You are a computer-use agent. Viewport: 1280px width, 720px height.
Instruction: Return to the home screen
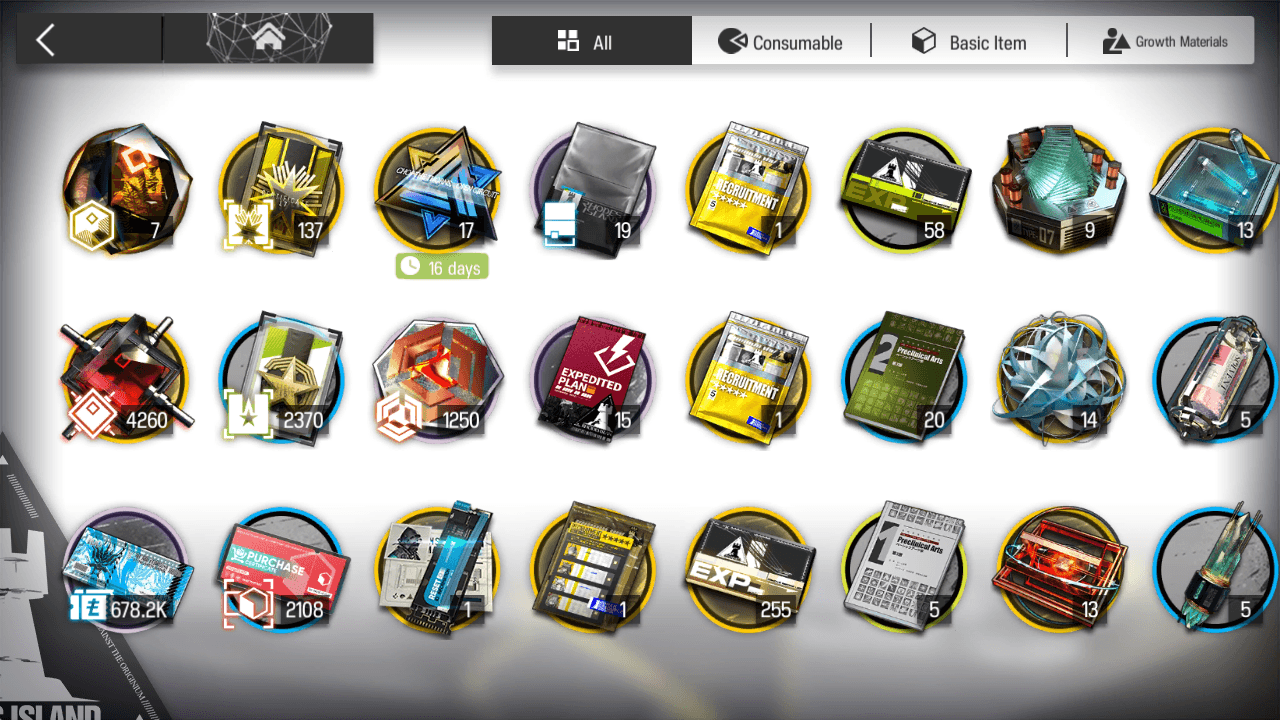(267, 40)
